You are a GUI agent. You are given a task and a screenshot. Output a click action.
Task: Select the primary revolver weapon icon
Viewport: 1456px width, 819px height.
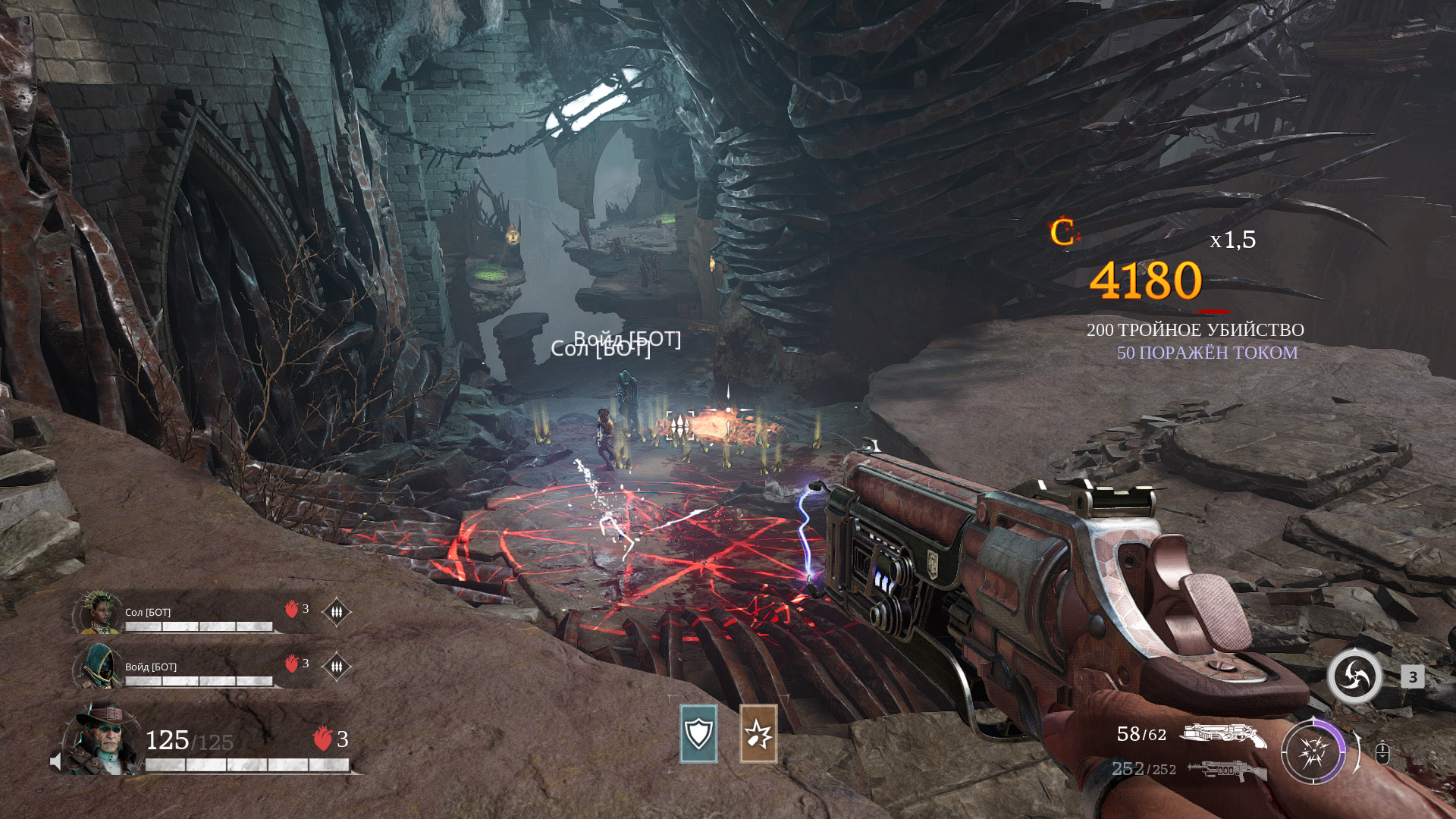tap(1222, 735)
